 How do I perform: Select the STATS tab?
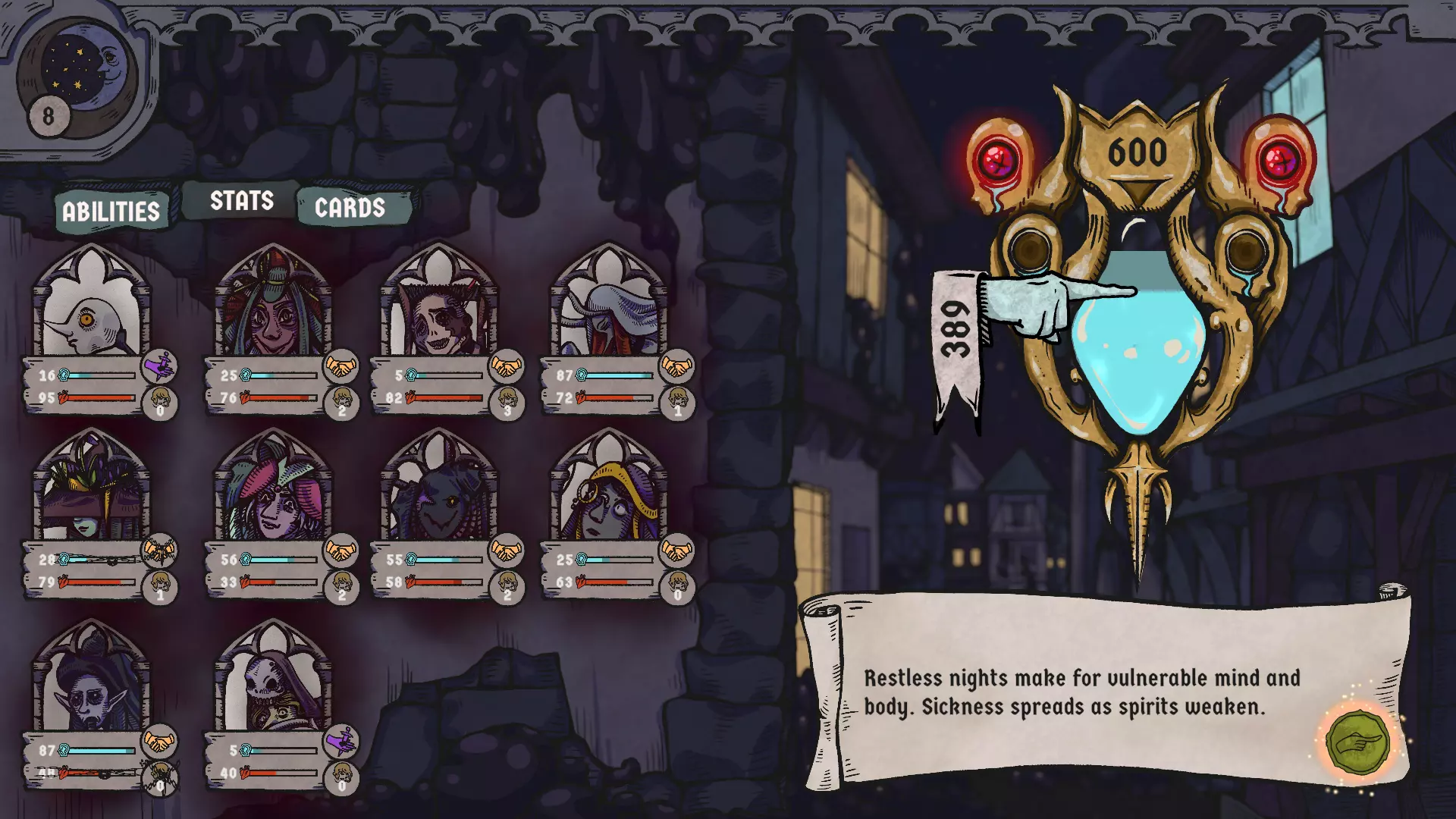pos(240,201)
